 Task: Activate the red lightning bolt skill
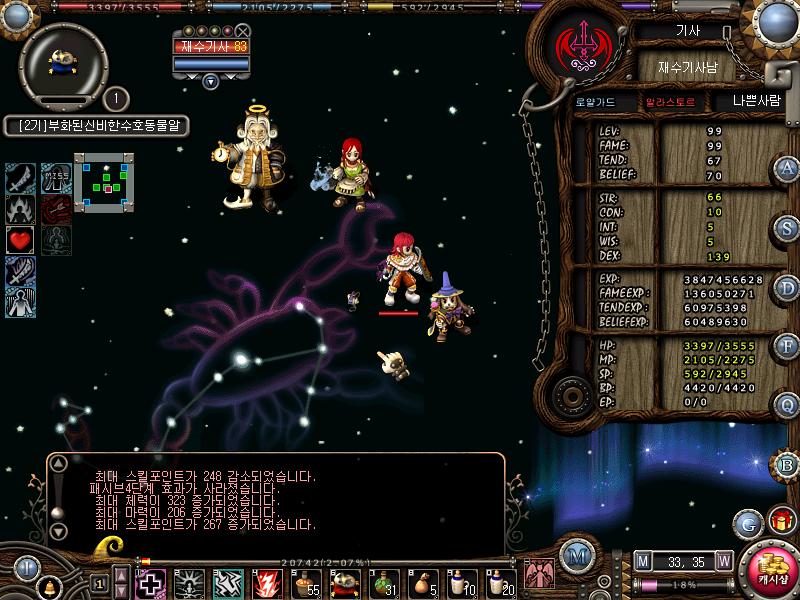[267, 581]
